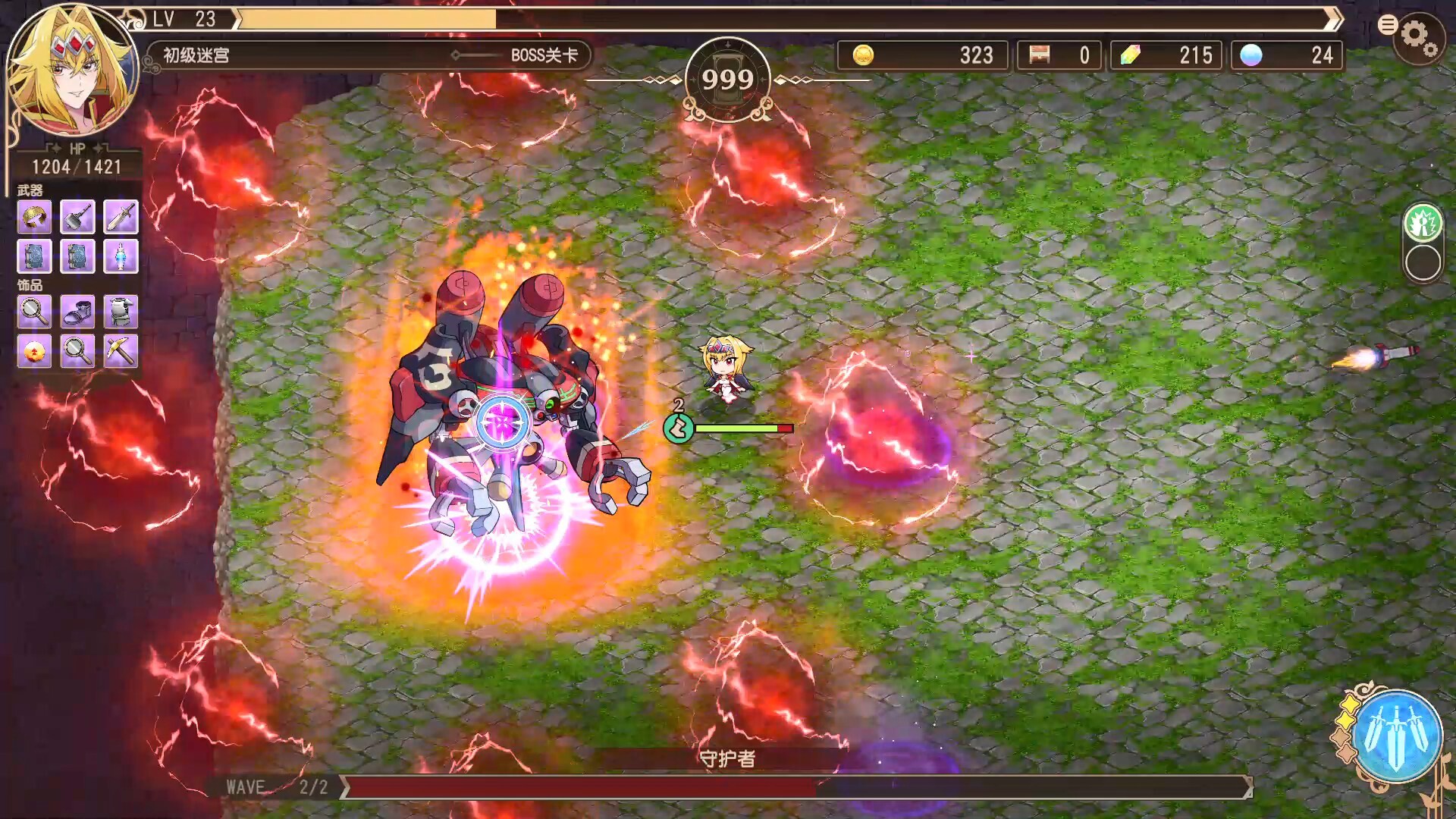Click the orange orb accessory slot
1456x819 pixels.
tap(33, 352)
